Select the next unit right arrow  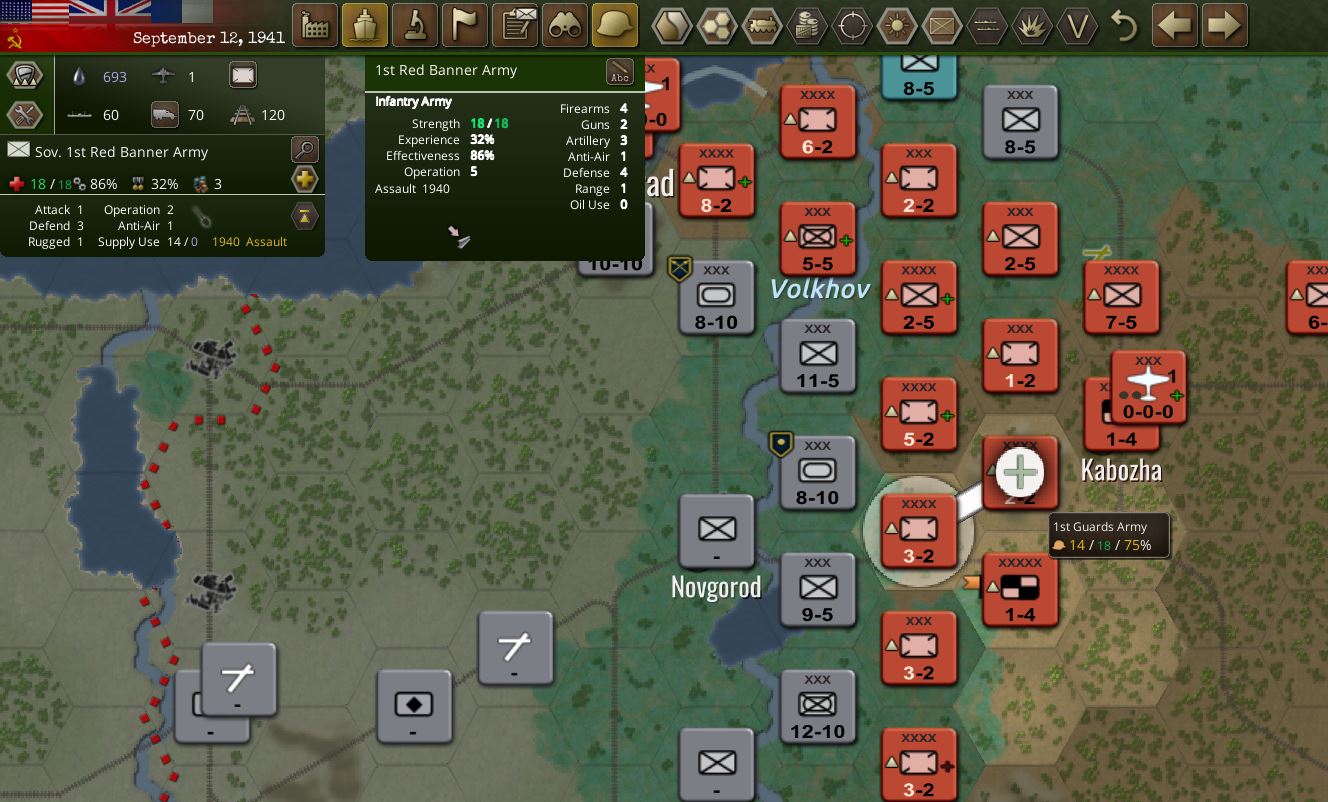[x=1225, y=25]
